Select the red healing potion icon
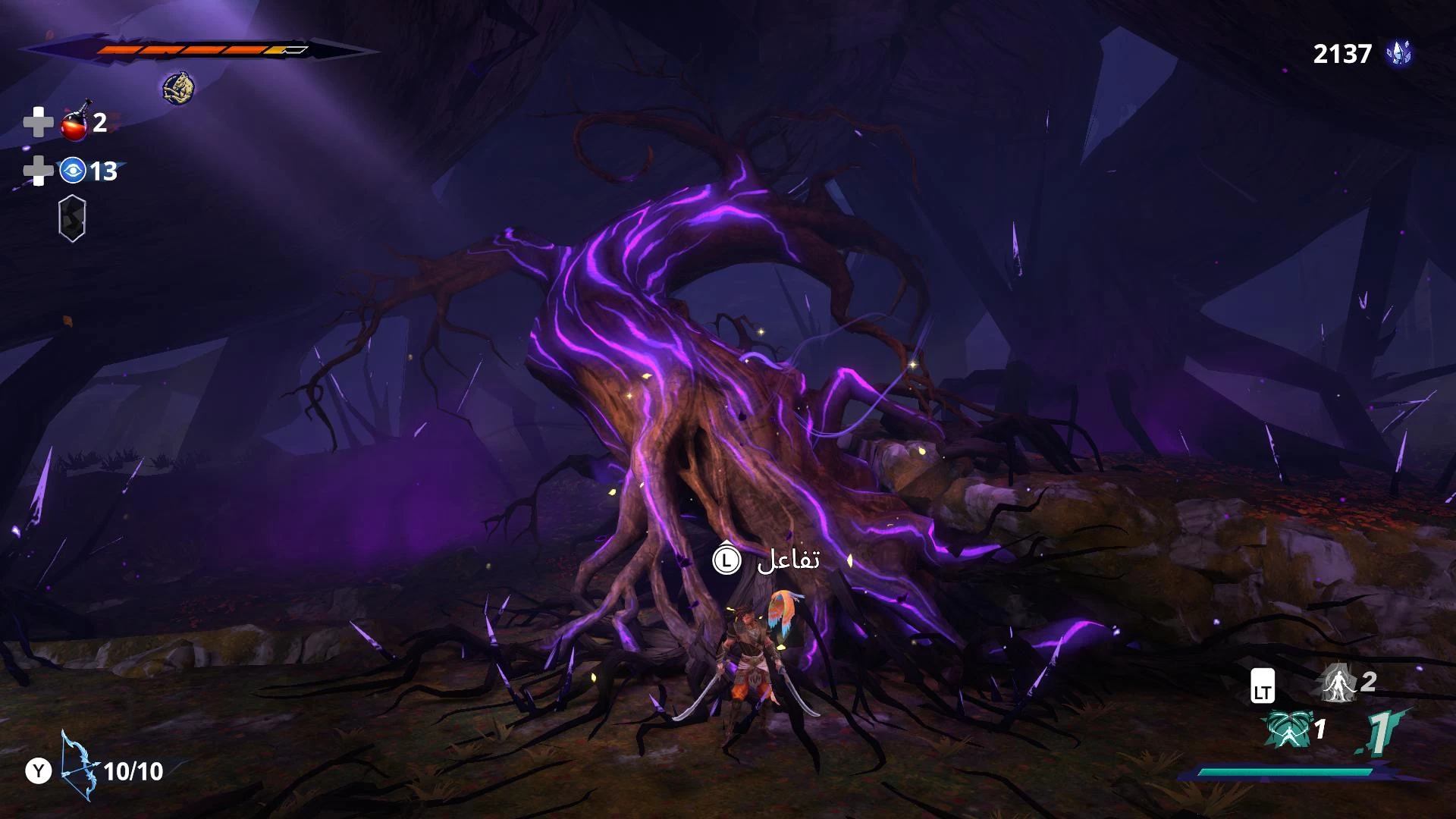 coord(75,123)
